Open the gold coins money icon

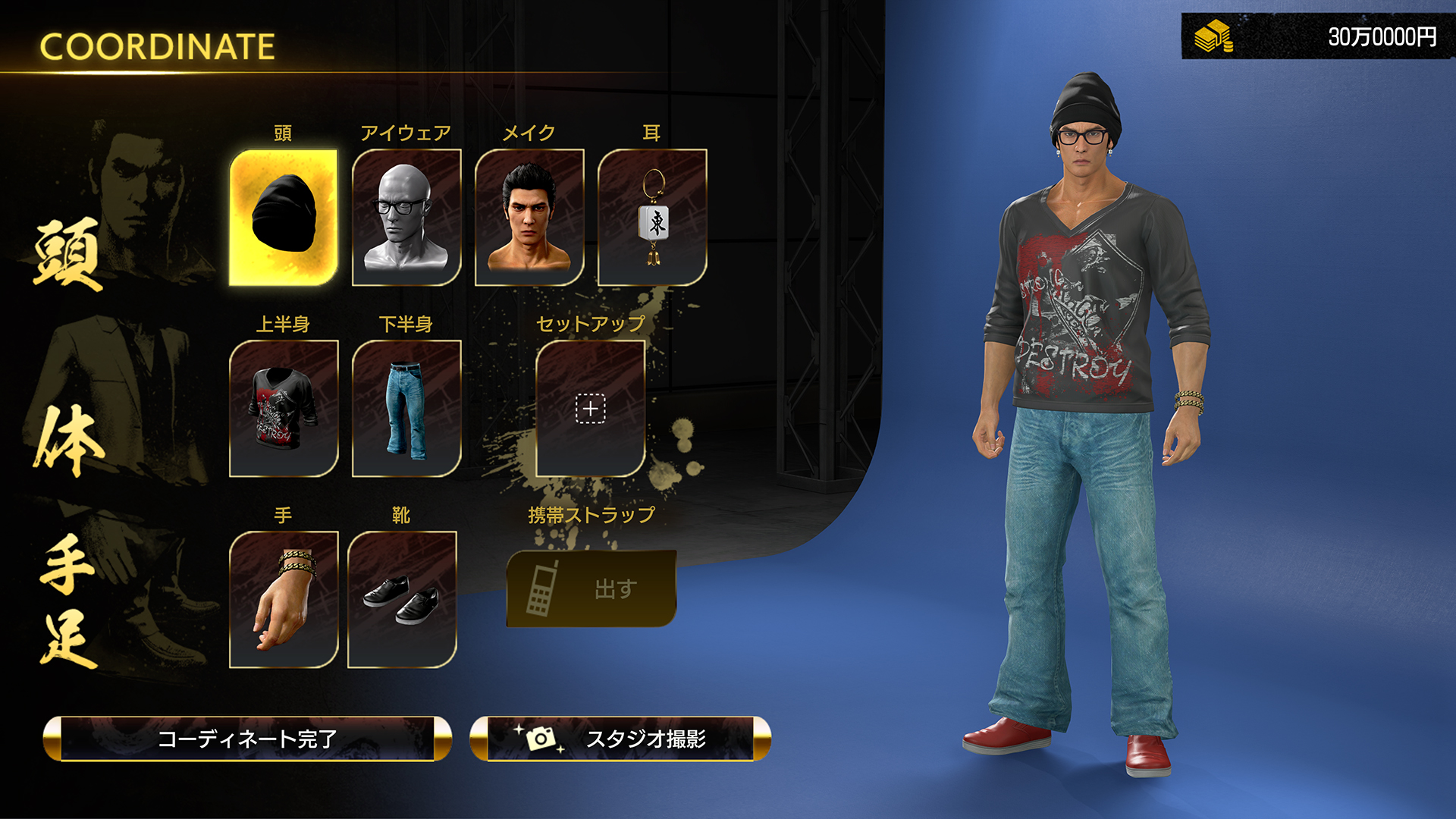pyautogui.click(x=1214, y=34)
